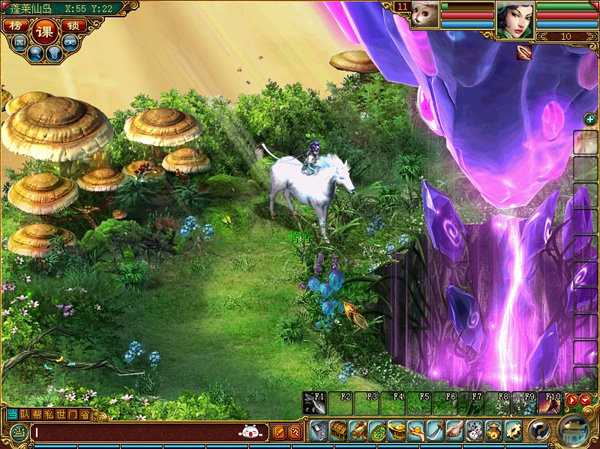Viewport: 600px width, 449px height.
Task: Activate the lightbulb hint icon
Action: point(54,53)
